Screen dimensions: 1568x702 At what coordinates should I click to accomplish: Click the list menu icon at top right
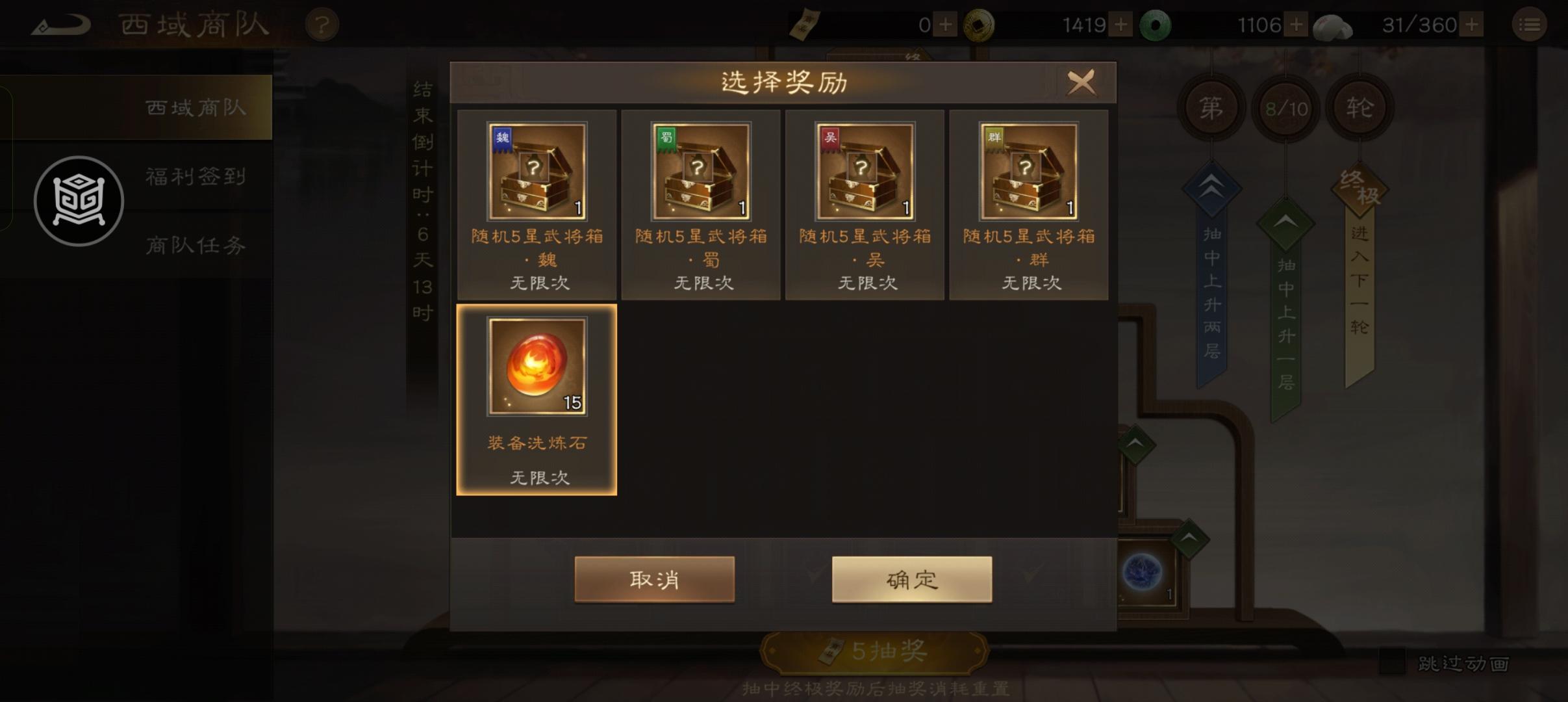click(x=1530, y=24)
